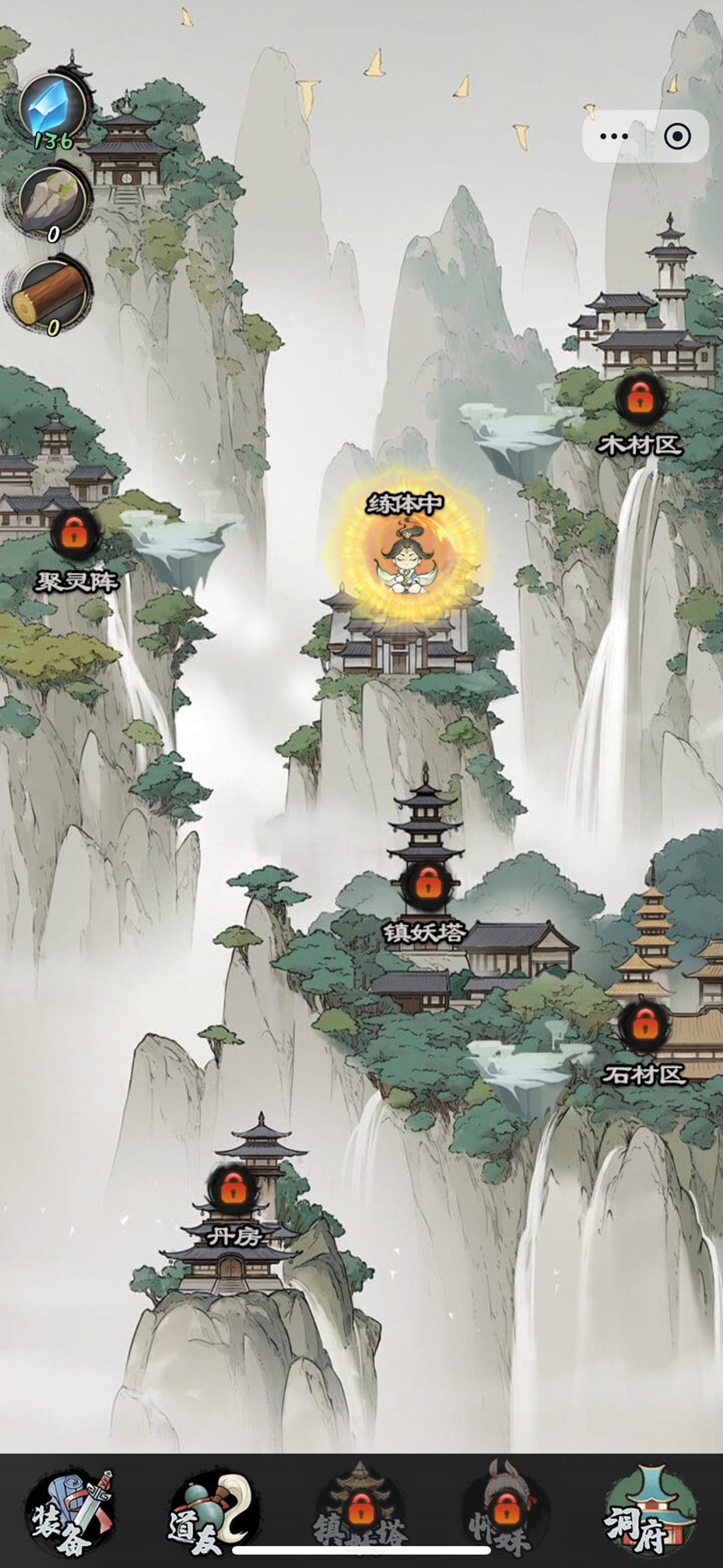Viewport: 723px width, 1568px height.
Task: Close the mini-program with the circle button
Action: [677, 137]
